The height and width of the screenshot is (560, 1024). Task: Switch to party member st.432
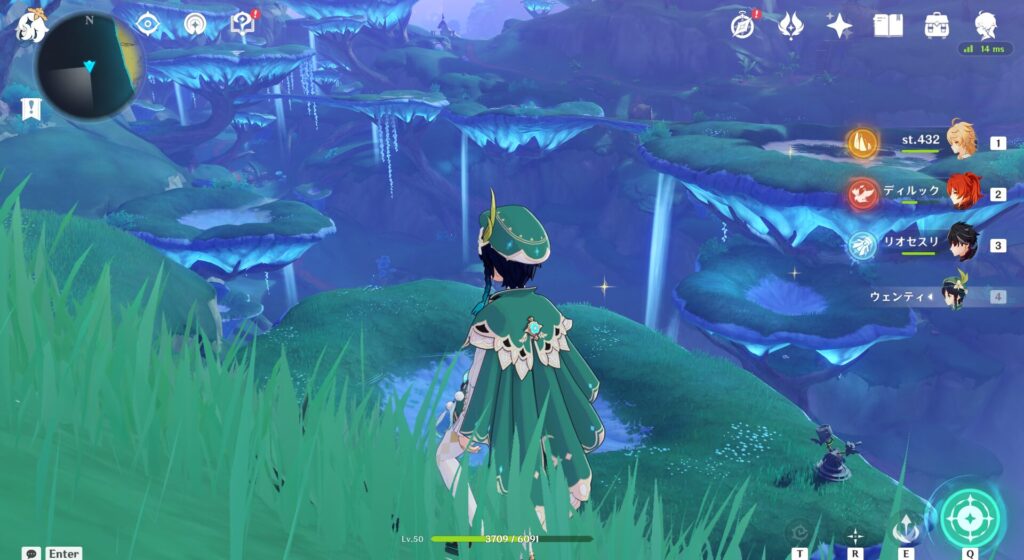963,141
